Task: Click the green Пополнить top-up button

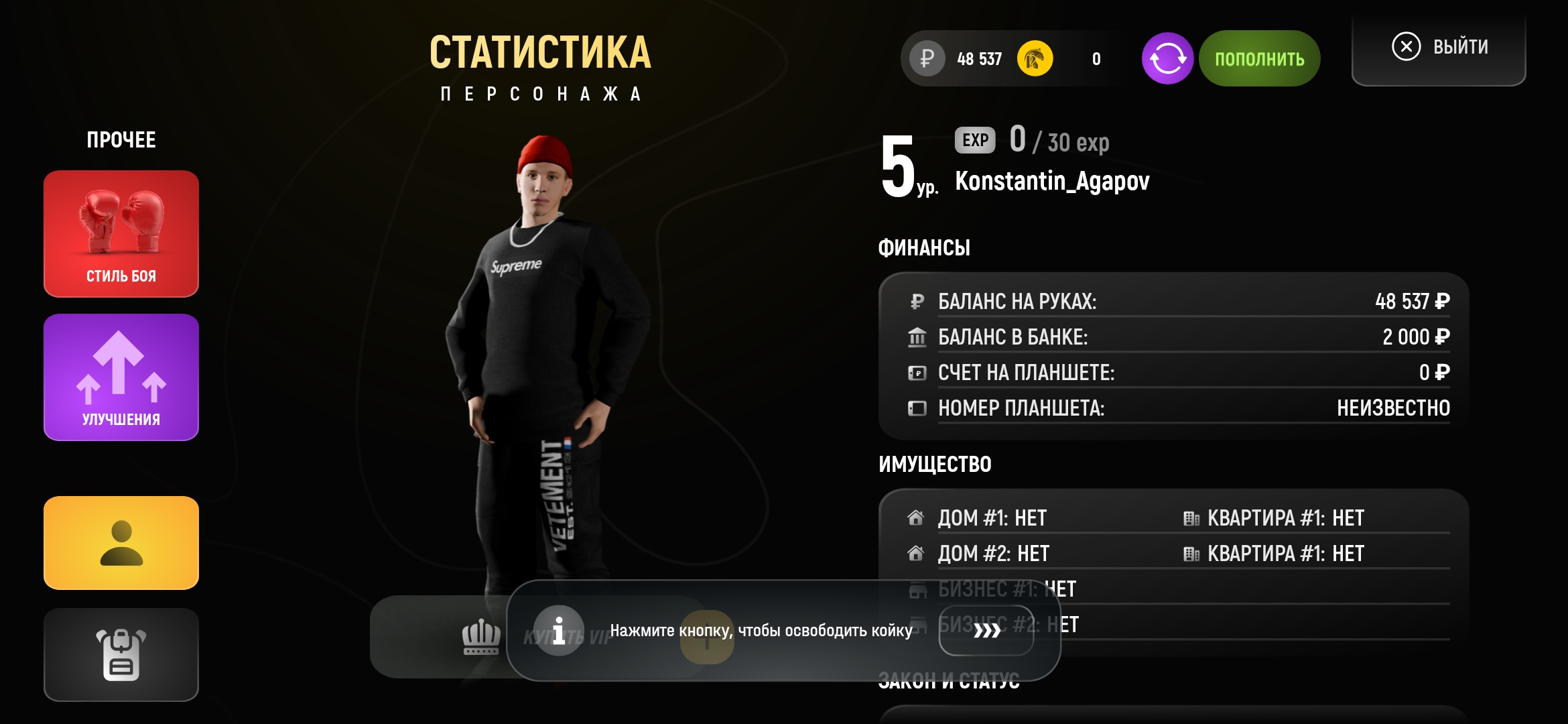Action: coord(1259,59)
